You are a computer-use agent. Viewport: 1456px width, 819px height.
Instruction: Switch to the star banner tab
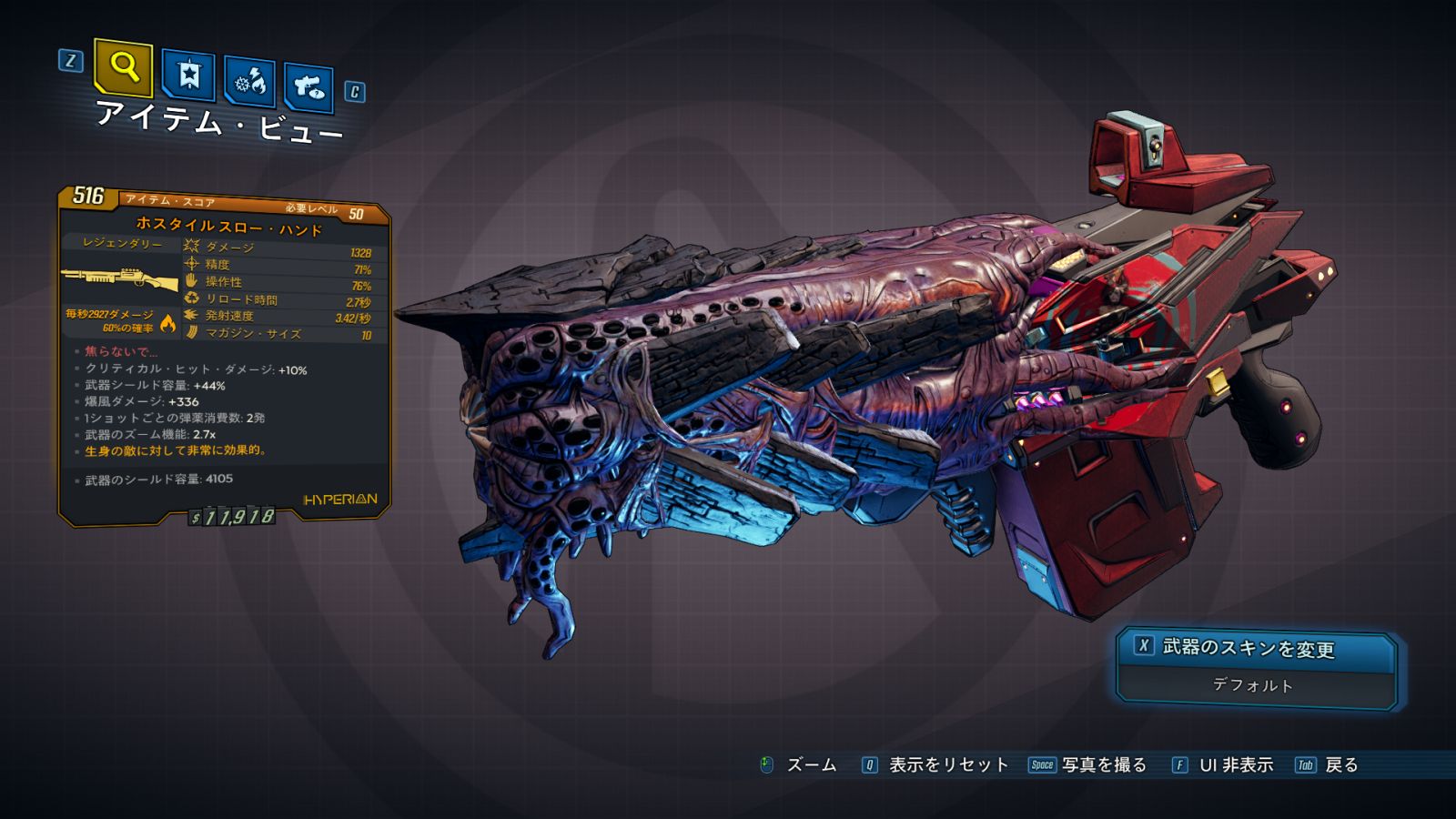[188, 76]
